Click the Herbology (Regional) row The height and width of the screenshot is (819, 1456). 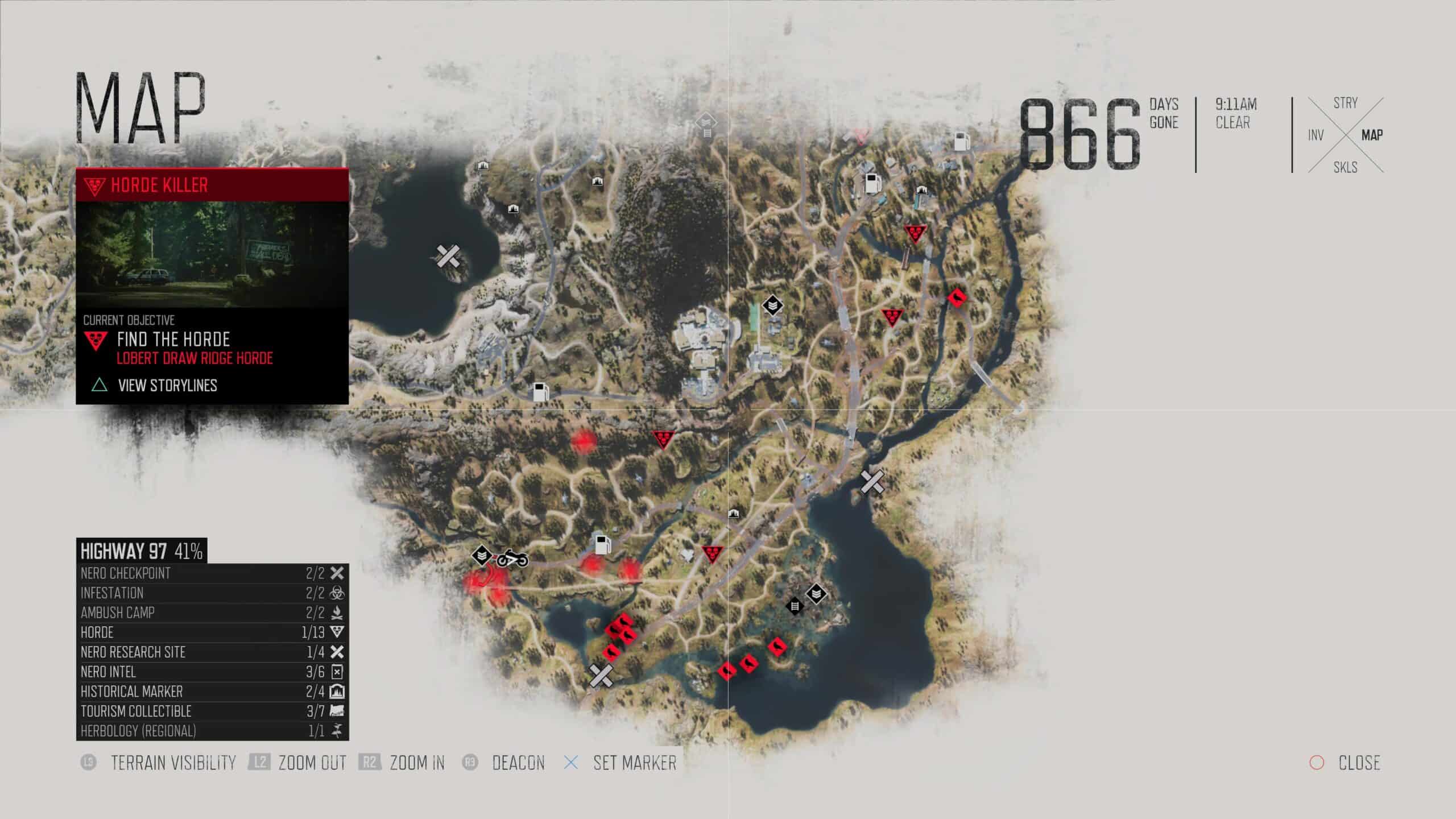(212, 731)
